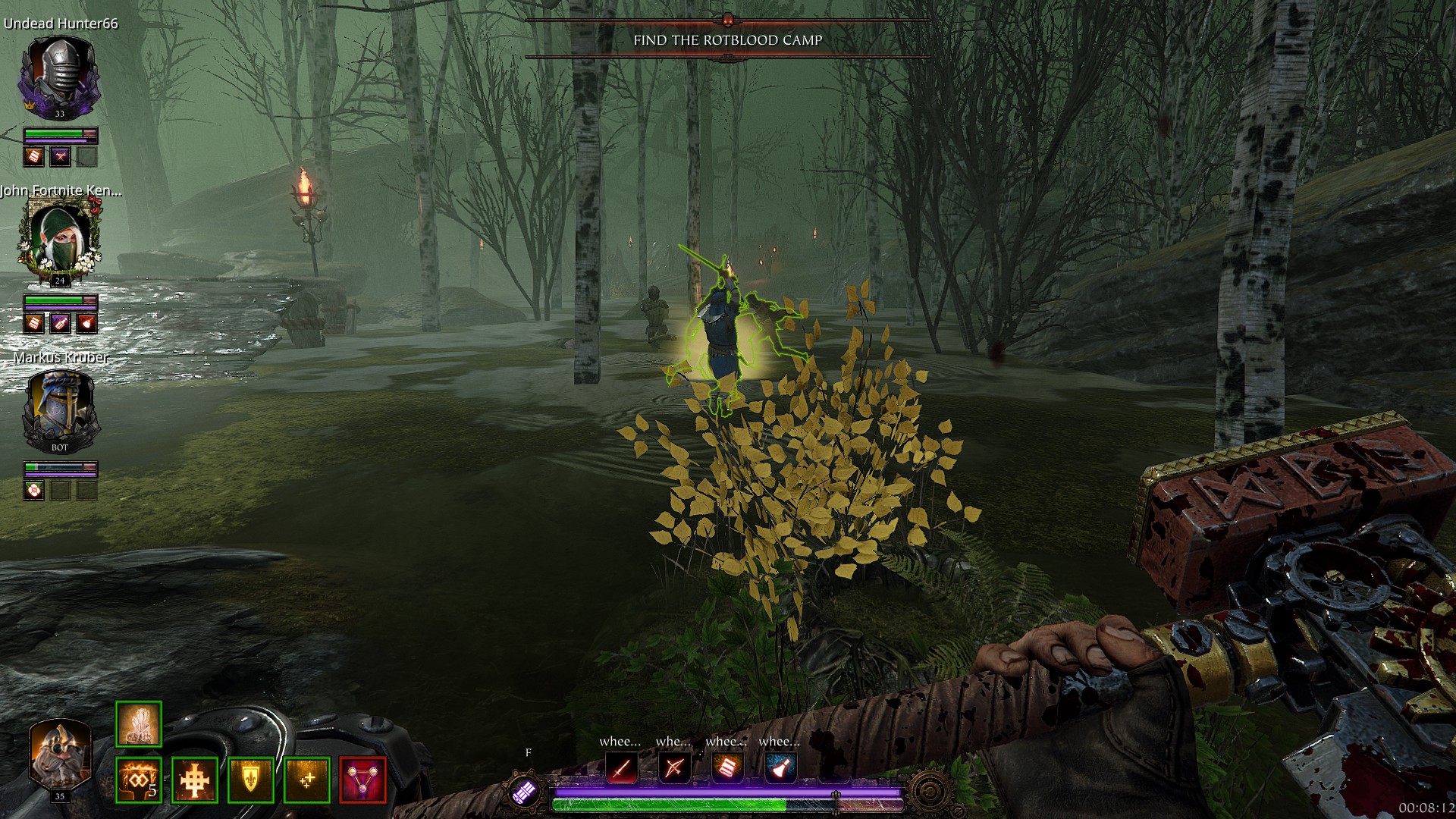This screenshot has height=819, width=1456.
Task: Inspect the fleur-de-lis shield buff icon
Action: click(251, 780)
